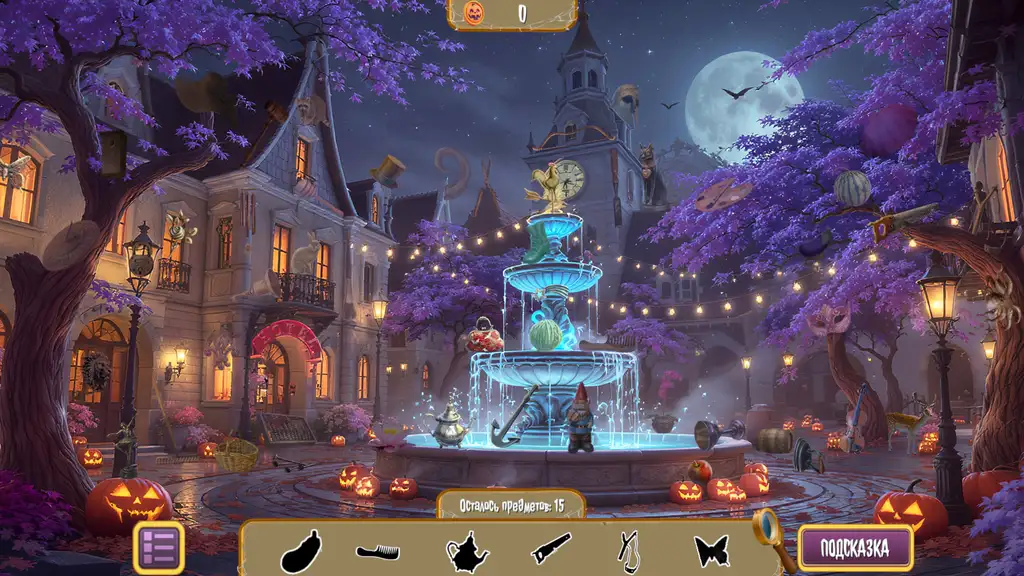Select the eggplant silhouette in the item bar

tap(300, 551)
